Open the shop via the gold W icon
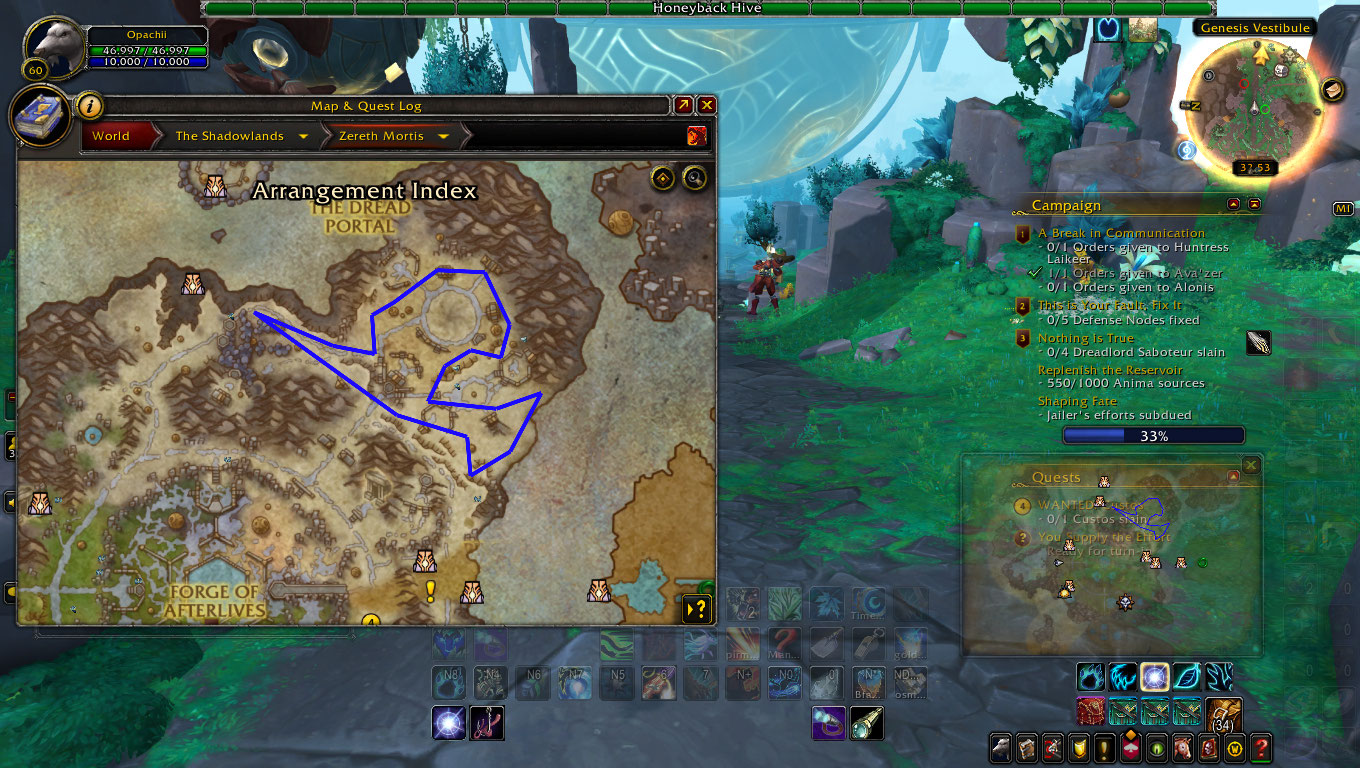Viewport: 1360px width, 768px height. (1235, 747)
